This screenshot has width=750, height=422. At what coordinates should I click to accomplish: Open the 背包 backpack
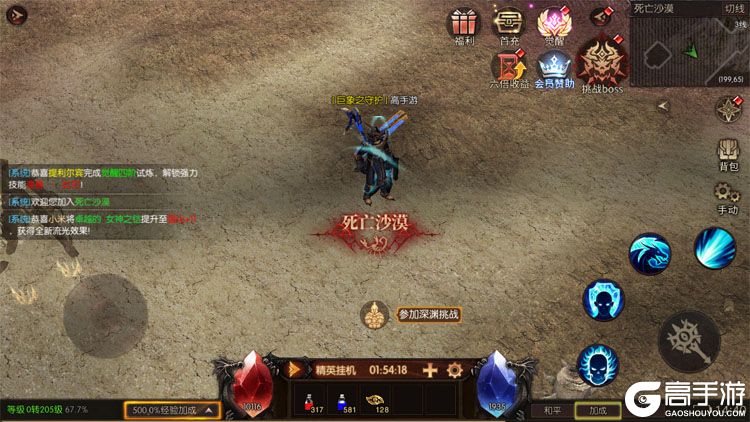pyautogui.click(x=728, y=155)
